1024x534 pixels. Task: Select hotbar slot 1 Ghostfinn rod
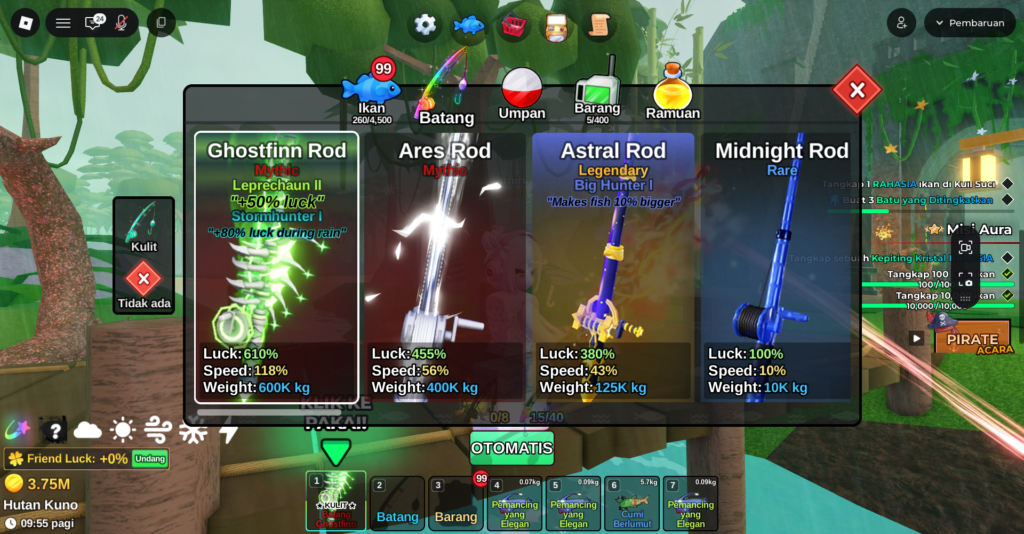[336, 502]
